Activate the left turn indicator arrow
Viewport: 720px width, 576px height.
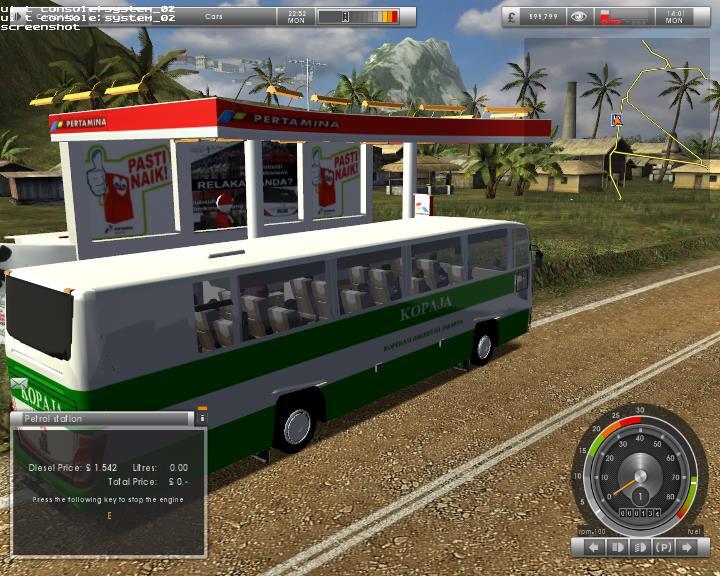click(x=593, y=547)
